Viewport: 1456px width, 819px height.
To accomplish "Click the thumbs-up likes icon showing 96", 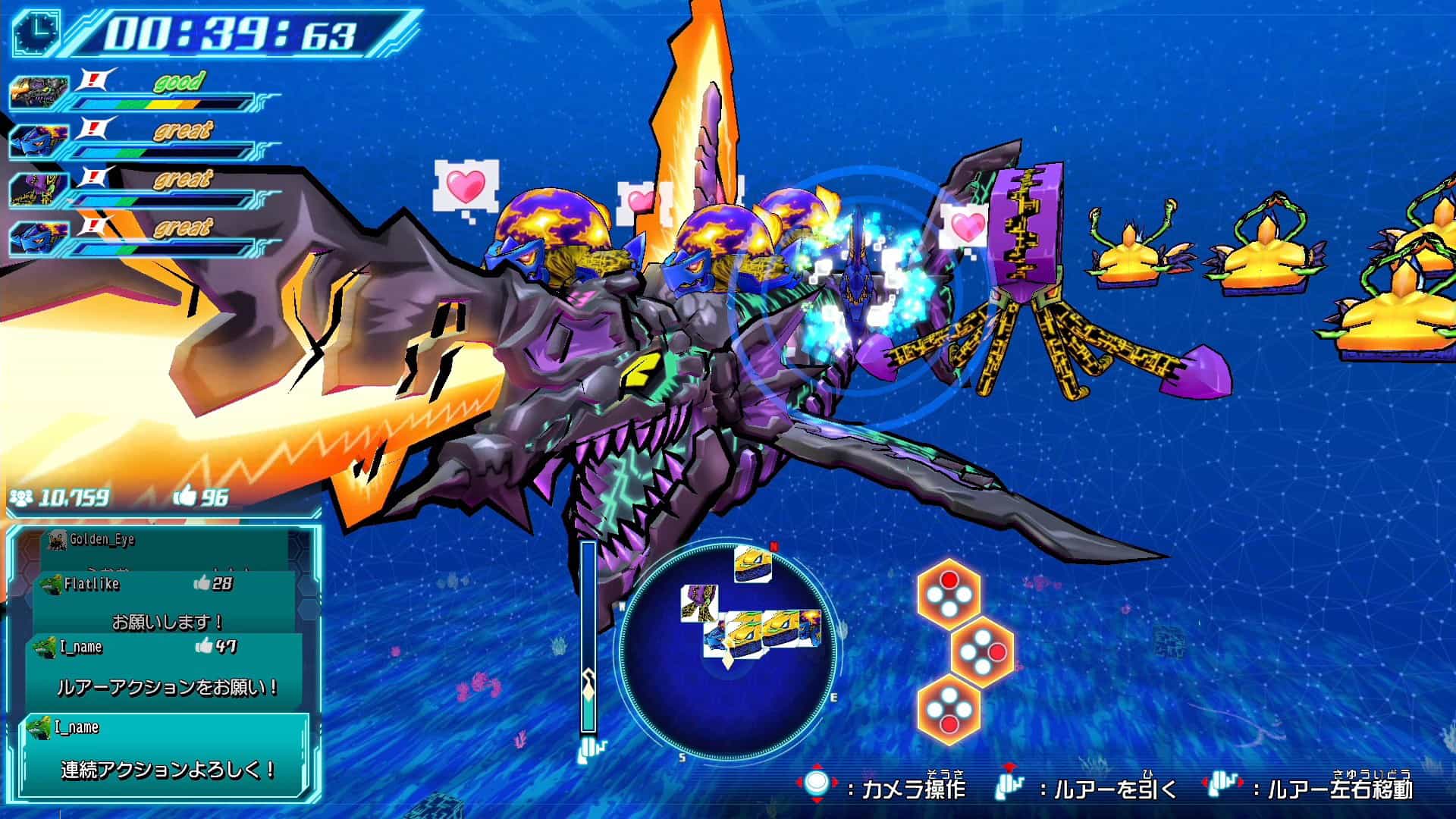I will point(185,497).
